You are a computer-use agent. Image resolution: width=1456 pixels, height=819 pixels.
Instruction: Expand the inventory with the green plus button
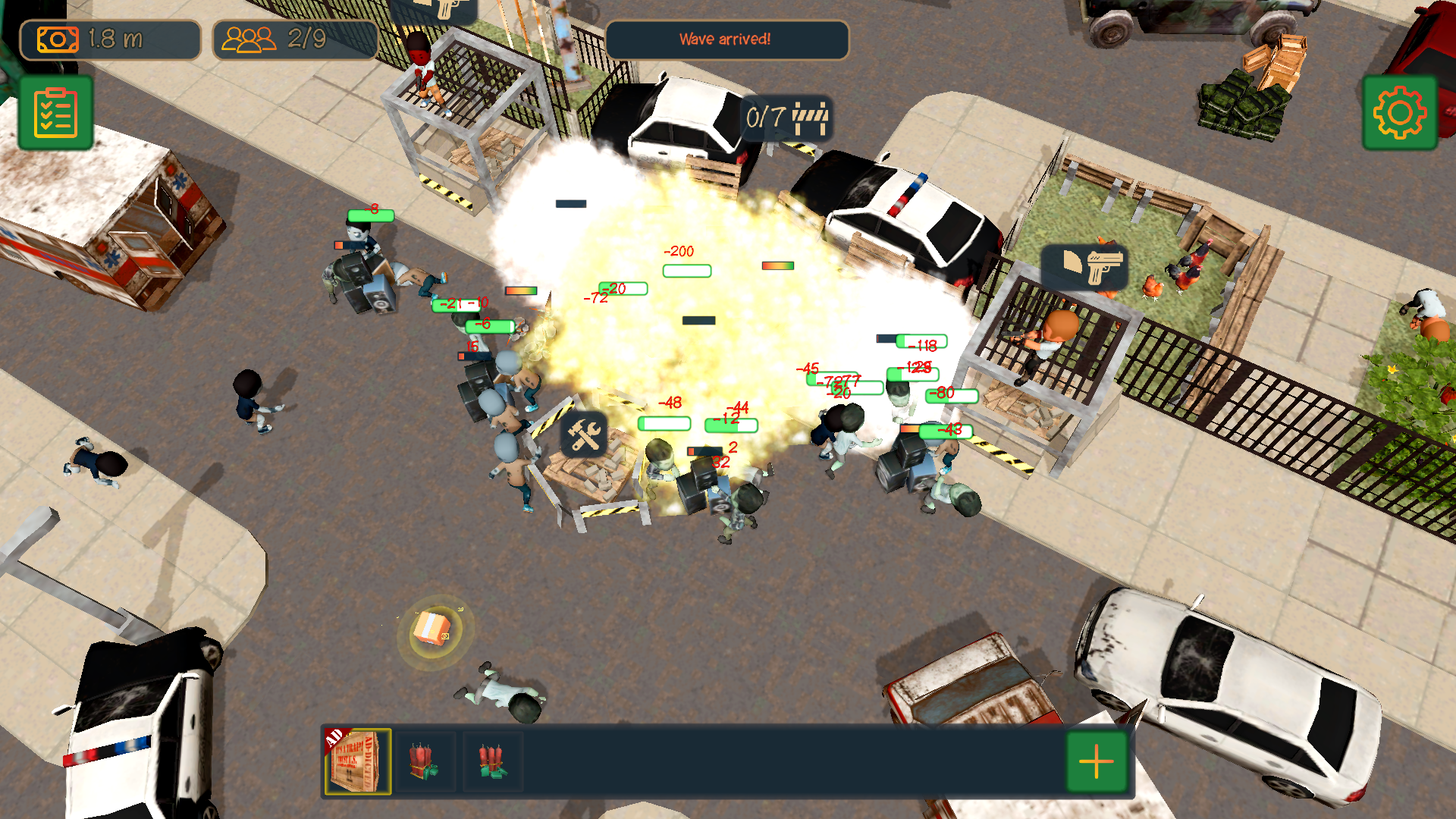[x=1097, y=761]
